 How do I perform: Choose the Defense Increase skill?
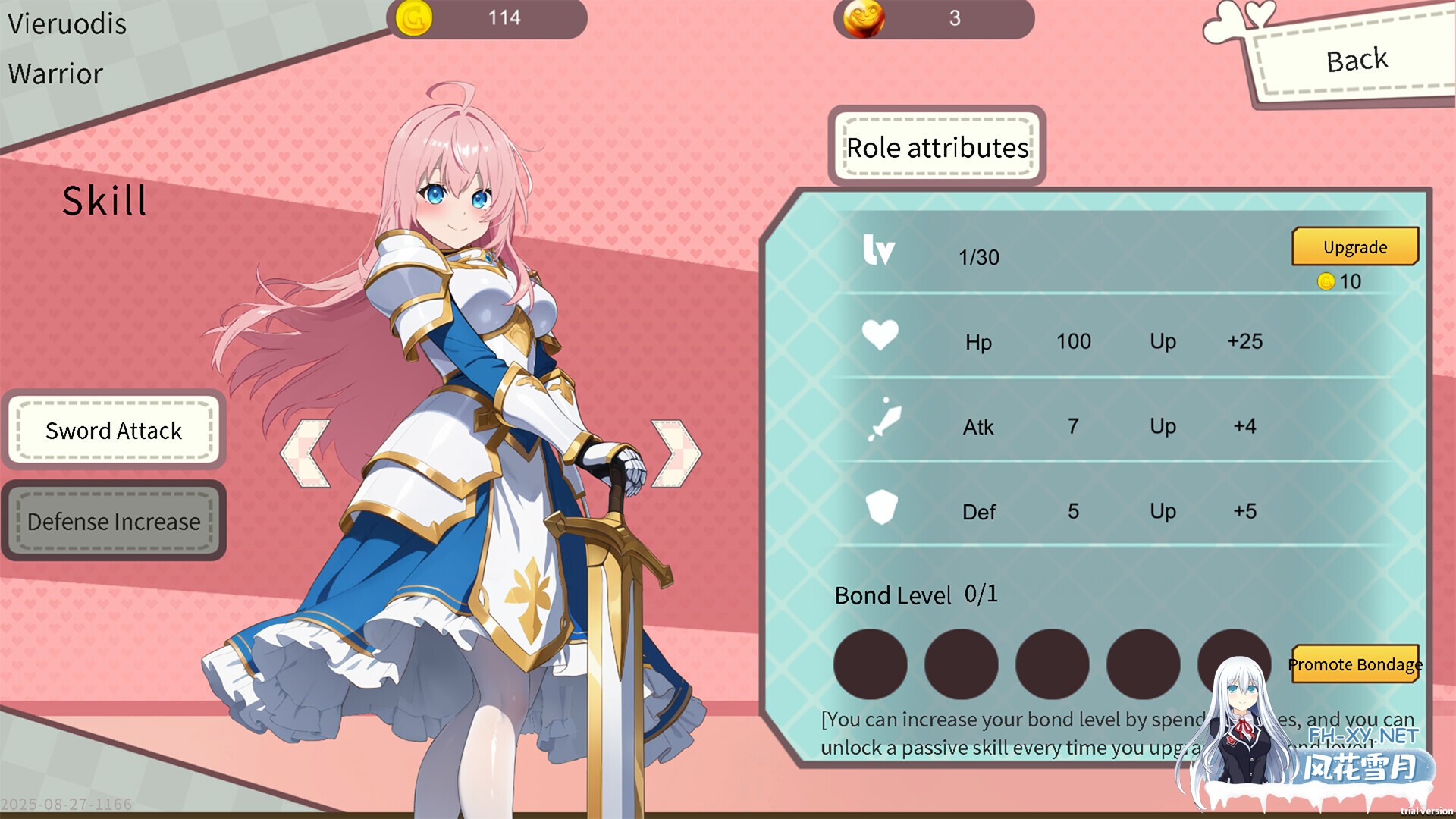pyautogui.click(x=114, y=522)
